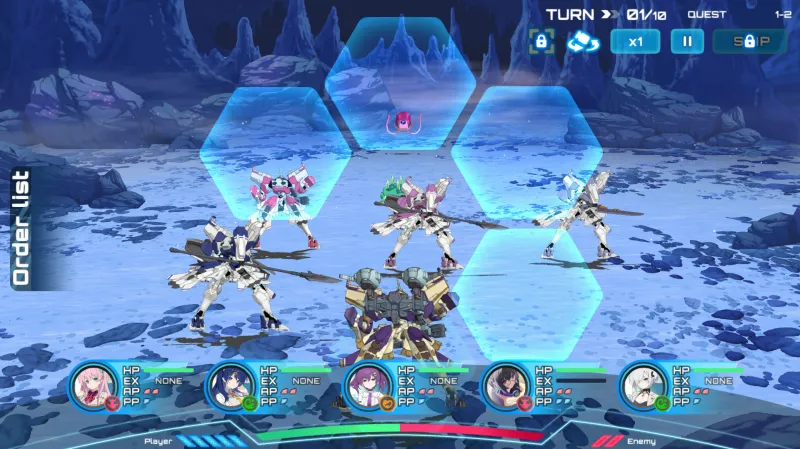
Task: Pause the battle
Action: click(x=687, y=42)
